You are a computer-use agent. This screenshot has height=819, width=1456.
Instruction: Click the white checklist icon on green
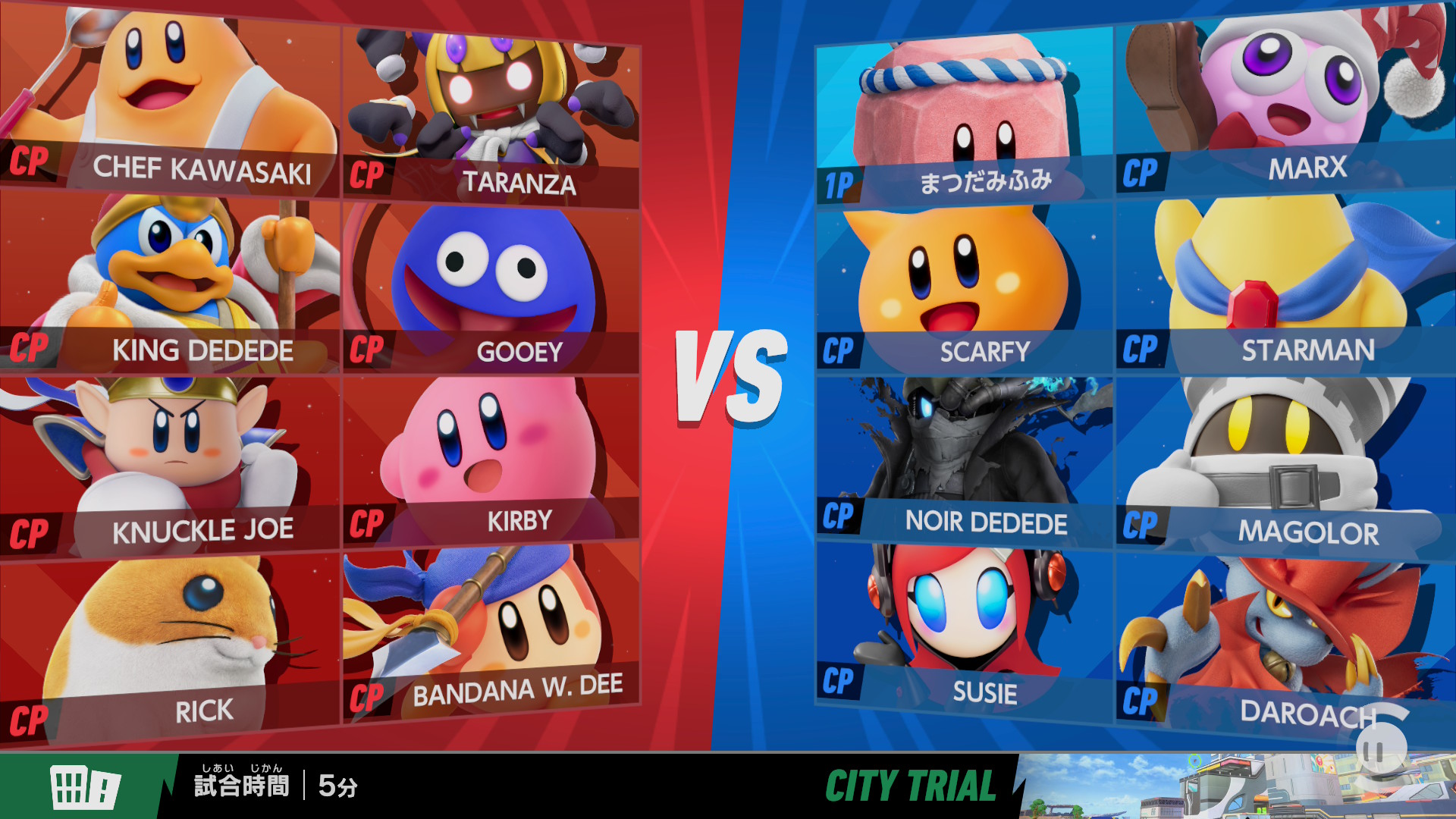(x=84, y=786)
